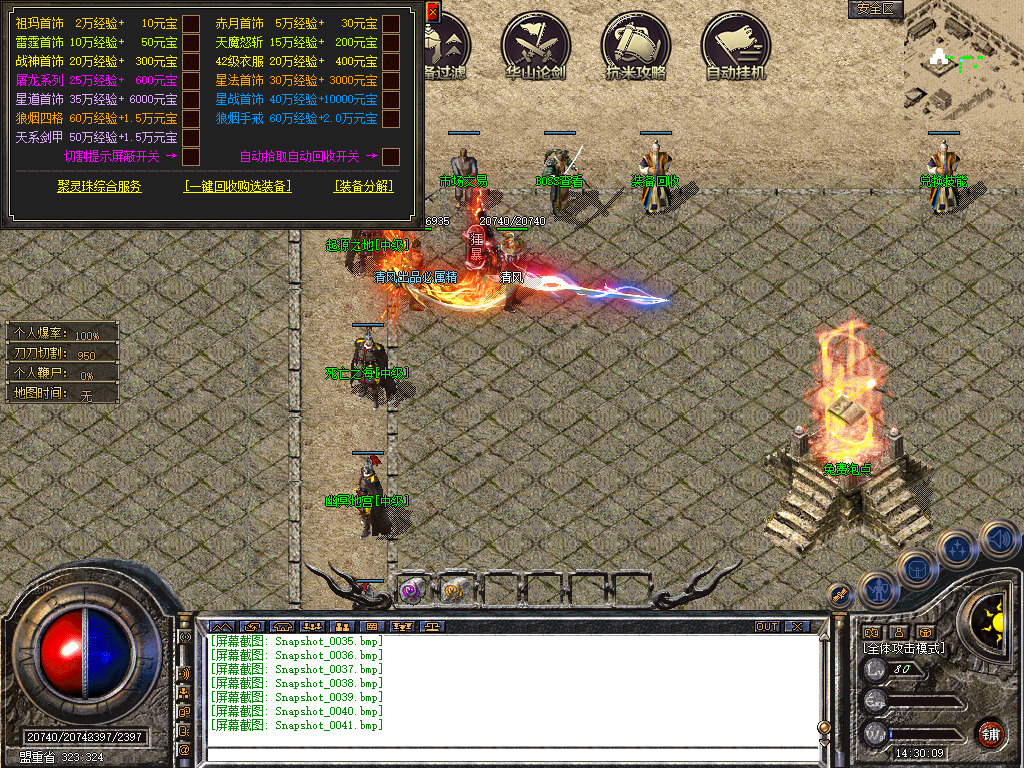The width and height of the screenshot is (1024, 768).
Task: Open the 华山论剑 crossed swords icon
Action: pyautogui.click(x=535, y=46)
